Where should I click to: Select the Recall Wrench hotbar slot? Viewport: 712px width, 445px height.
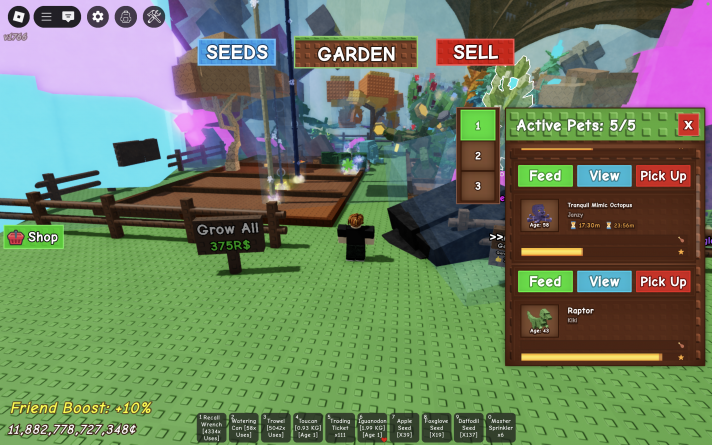211,427
